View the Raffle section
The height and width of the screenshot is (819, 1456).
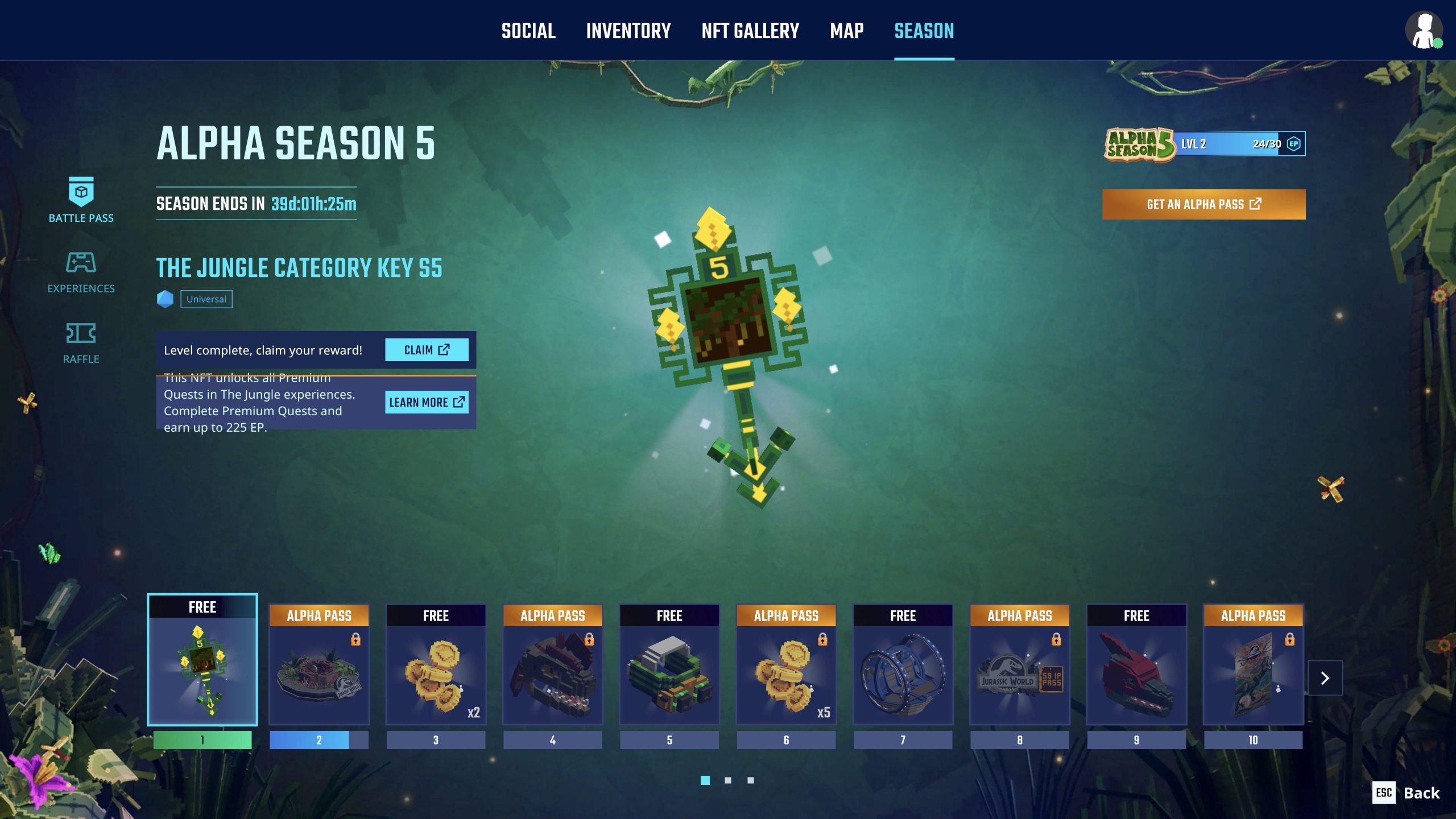coord(81,342)
